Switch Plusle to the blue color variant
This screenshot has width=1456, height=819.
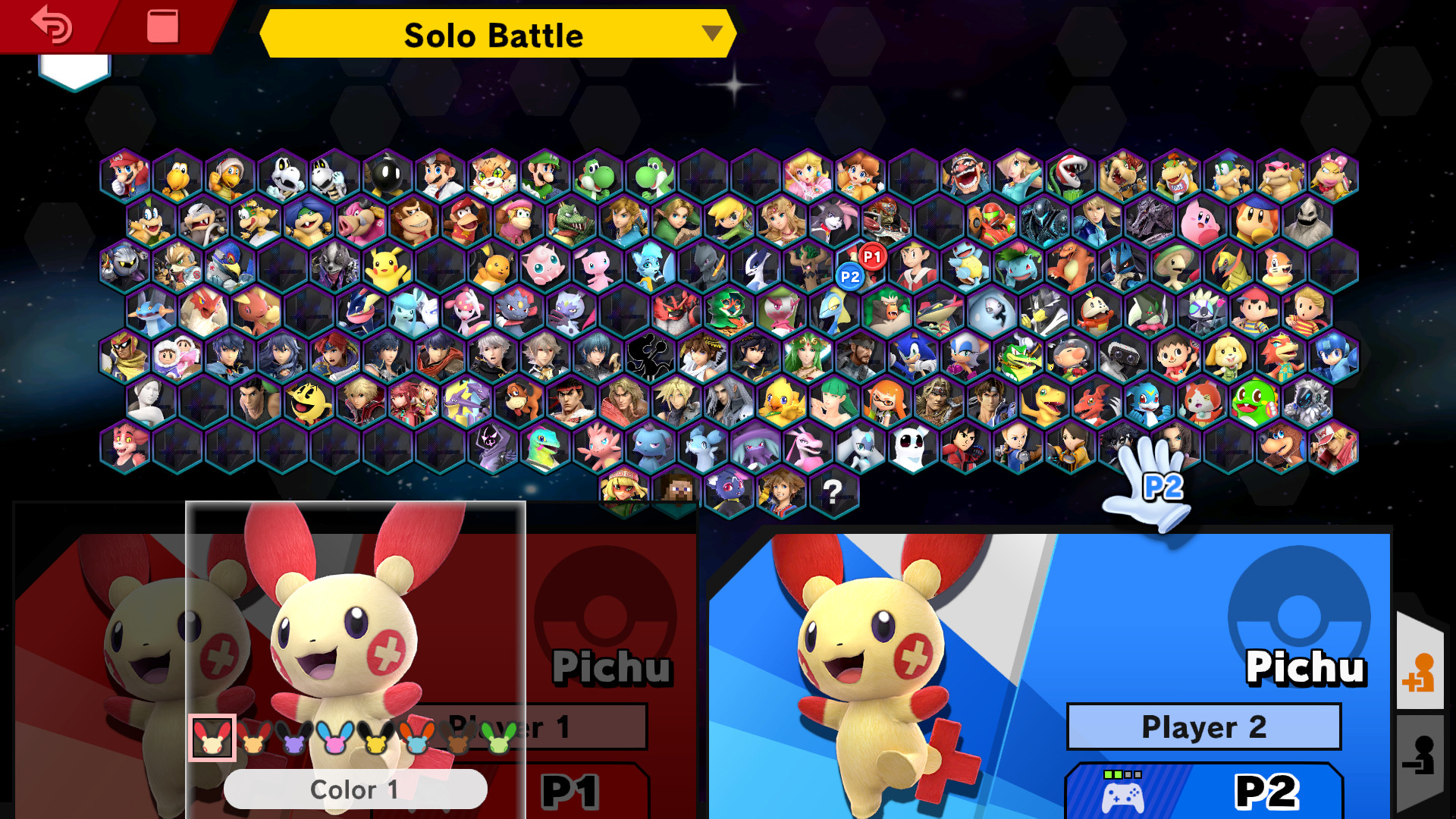tap(334, 739)
